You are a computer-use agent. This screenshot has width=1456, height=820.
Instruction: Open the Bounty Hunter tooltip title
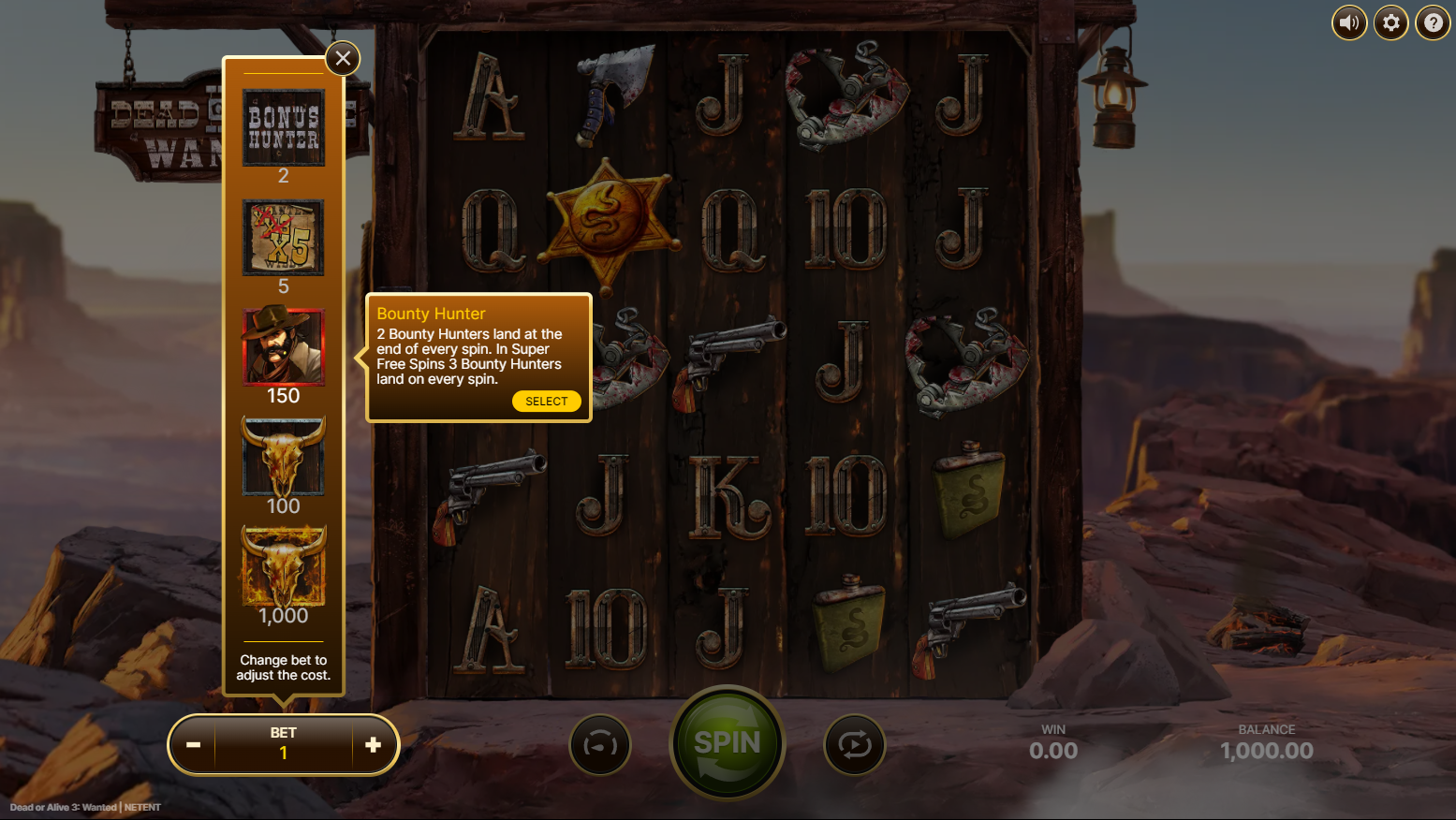[431, 313]
